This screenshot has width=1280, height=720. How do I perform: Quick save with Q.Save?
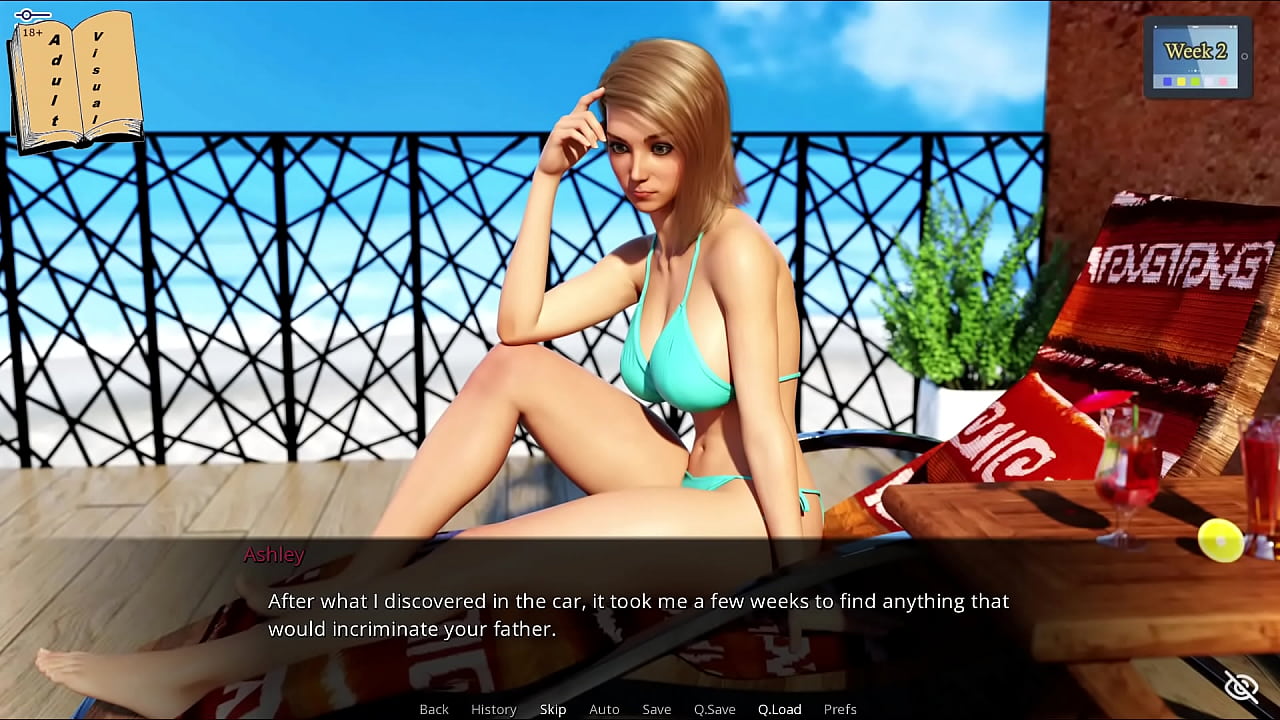pos(714,709)
